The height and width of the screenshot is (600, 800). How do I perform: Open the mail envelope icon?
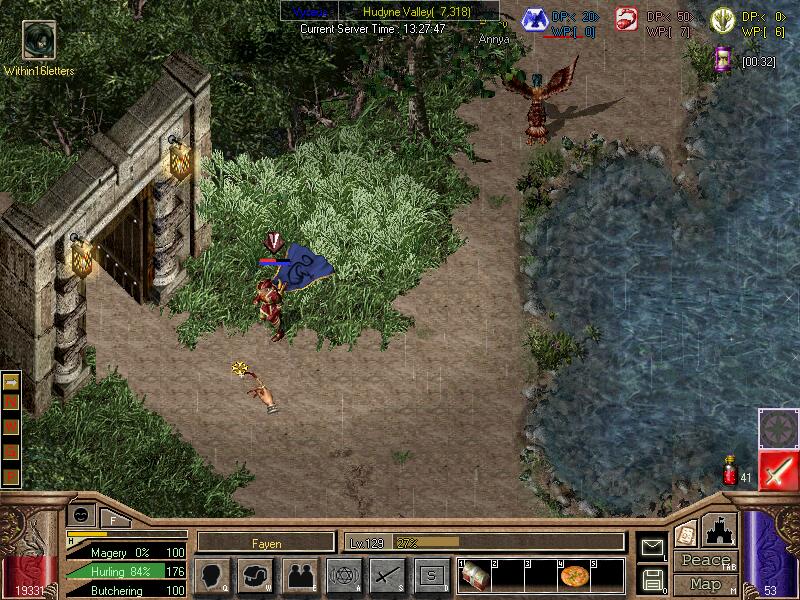click(x=652, y=547)
